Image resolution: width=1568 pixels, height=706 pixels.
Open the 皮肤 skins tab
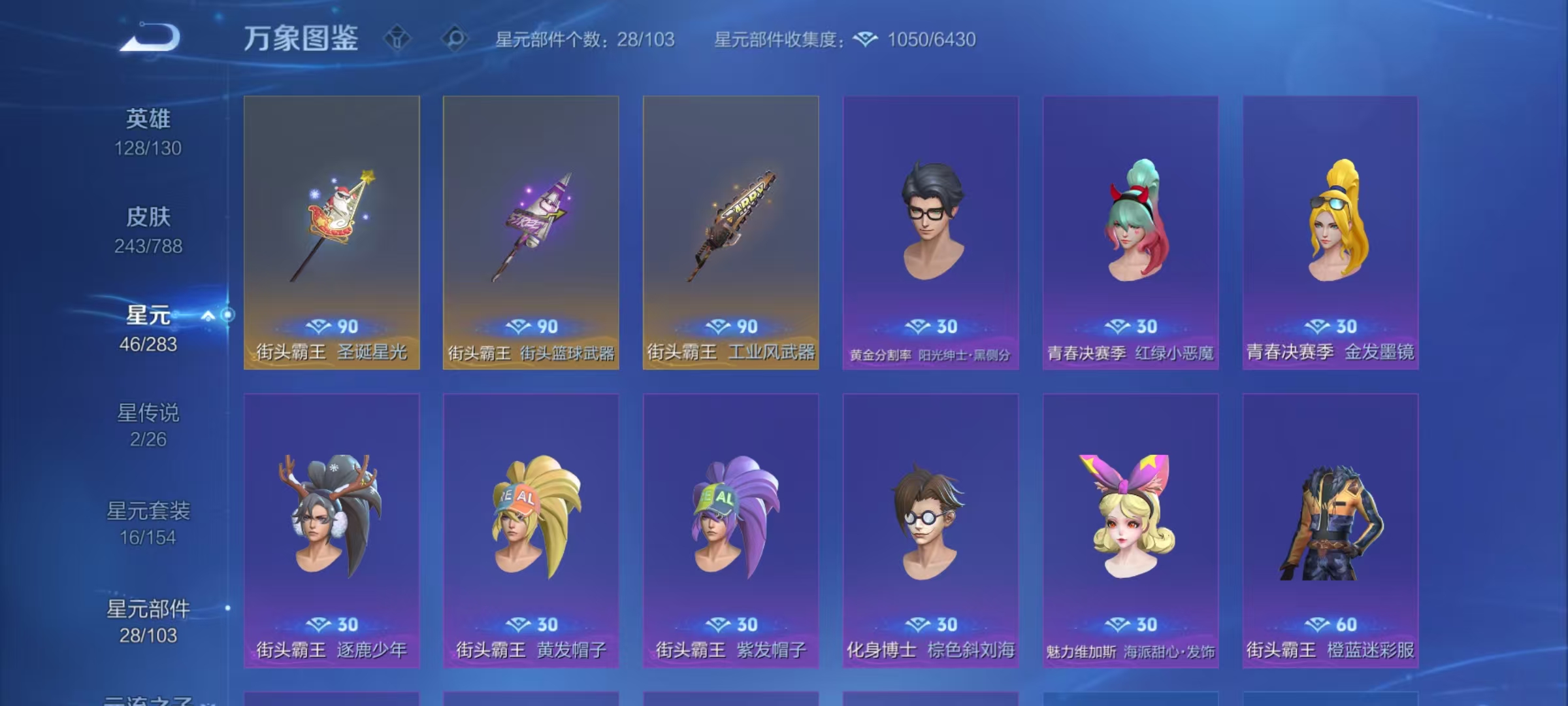(x=148, y=230)
